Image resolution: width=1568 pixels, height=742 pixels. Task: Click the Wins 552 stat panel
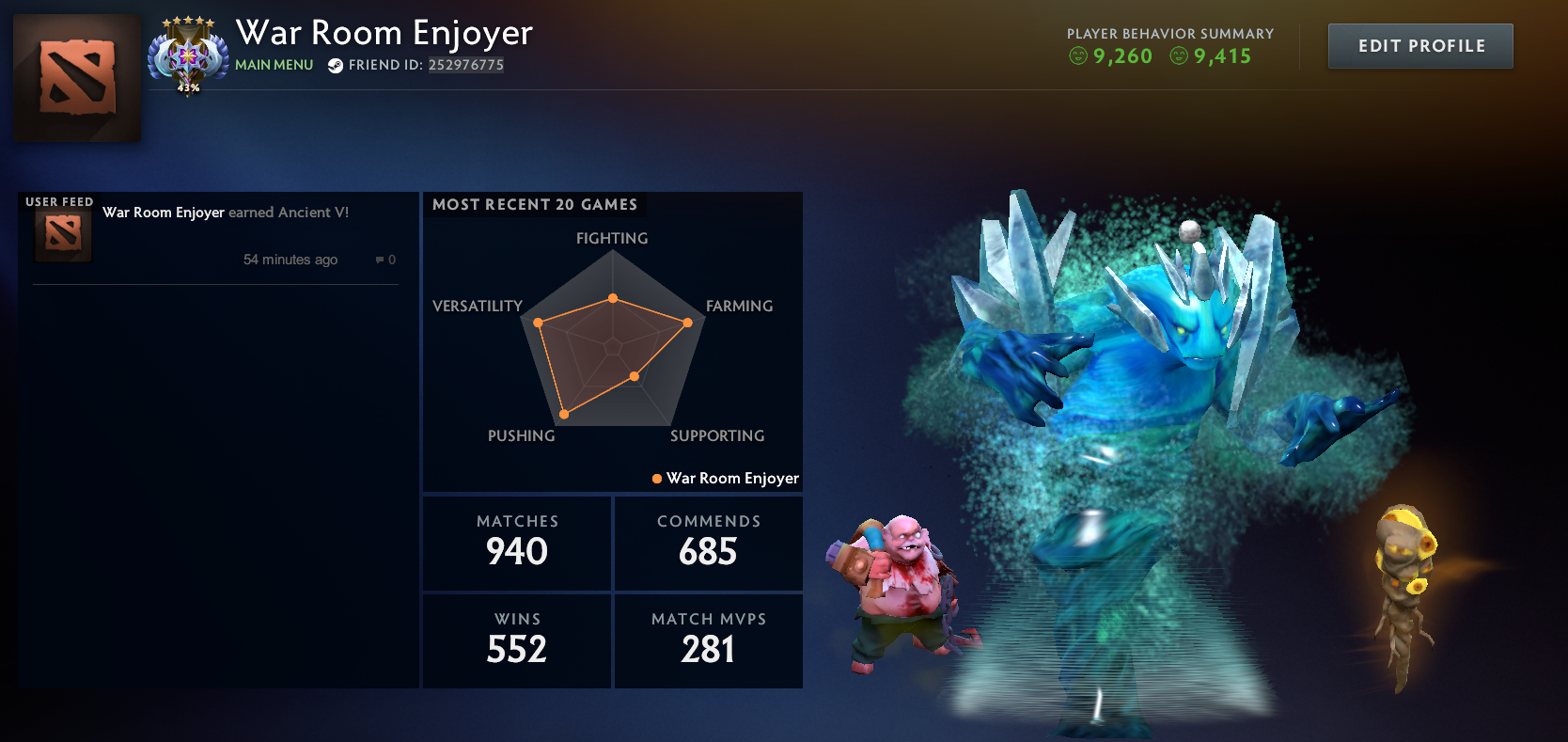point(516,640)
